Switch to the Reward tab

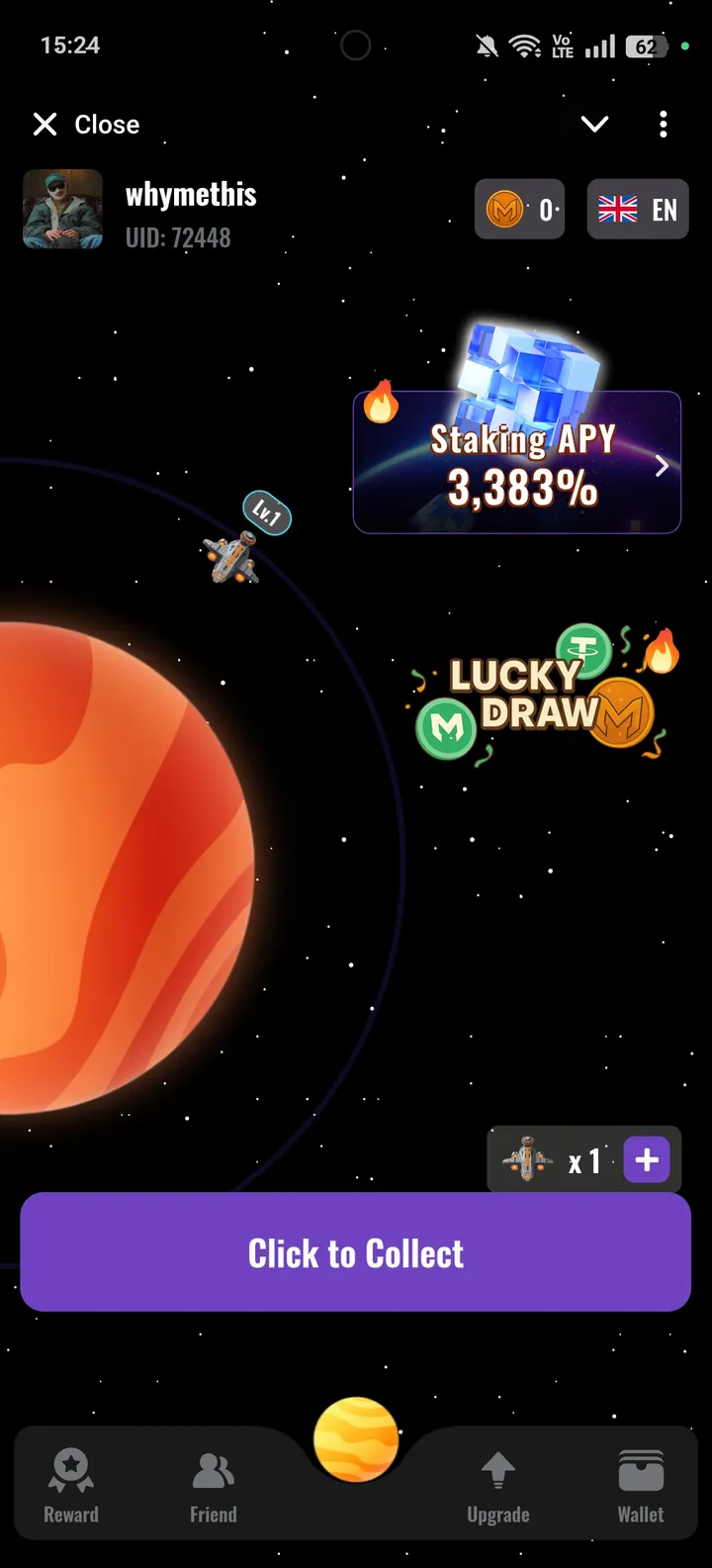[x=71, y=1484]
